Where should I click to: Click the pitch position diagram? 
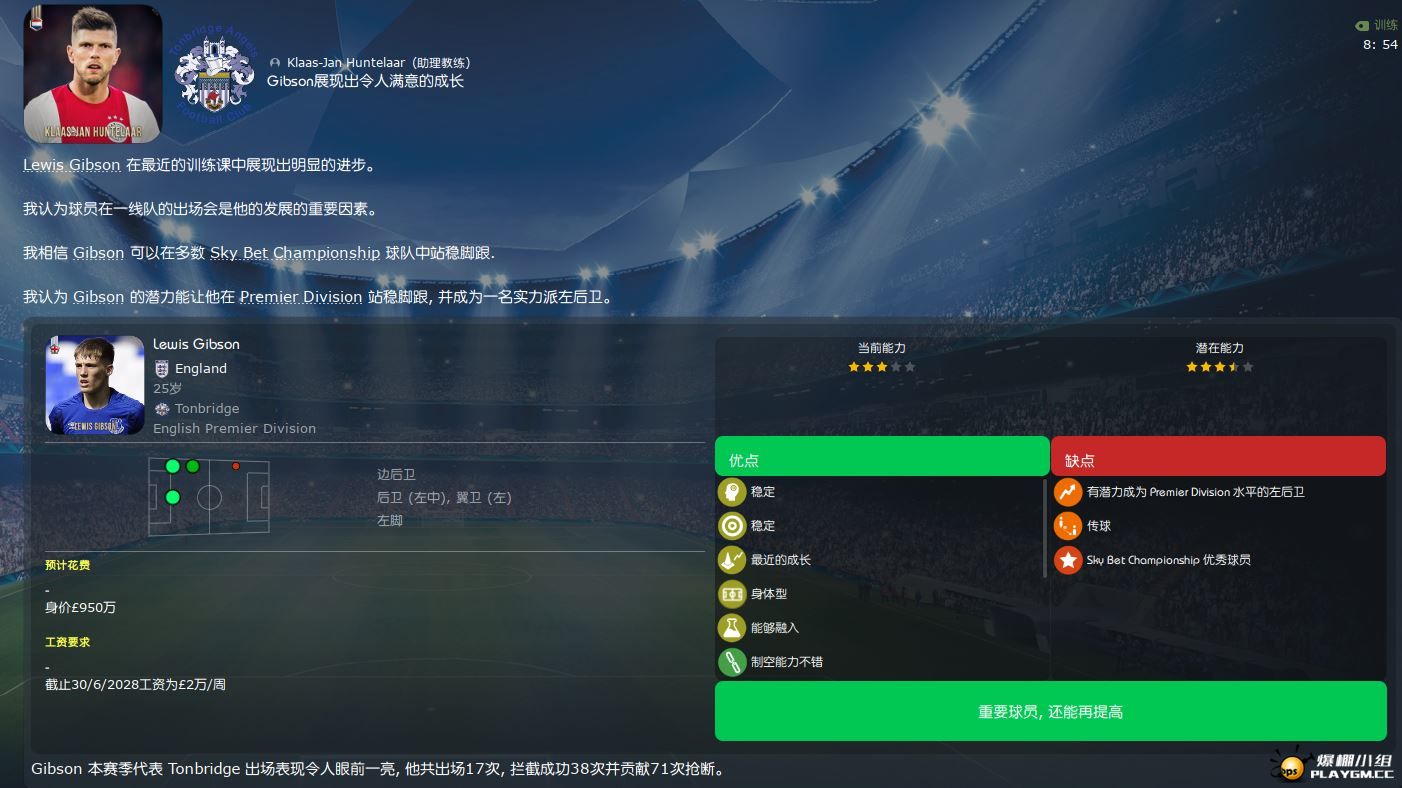point(209,497)
